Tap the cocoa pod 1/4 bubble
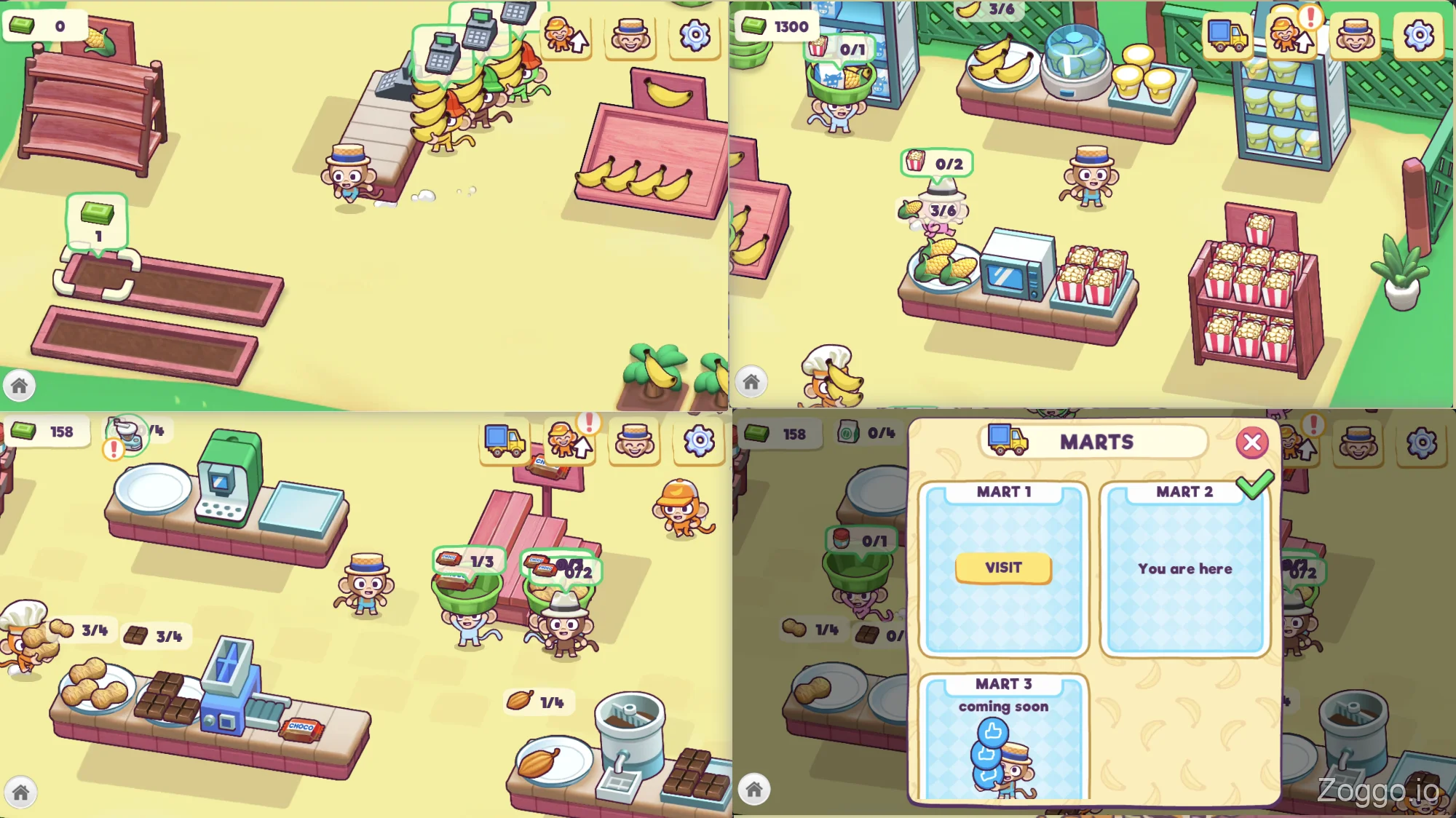The width and height of the screenshot is (1456, 818). [x=537, y=701]
